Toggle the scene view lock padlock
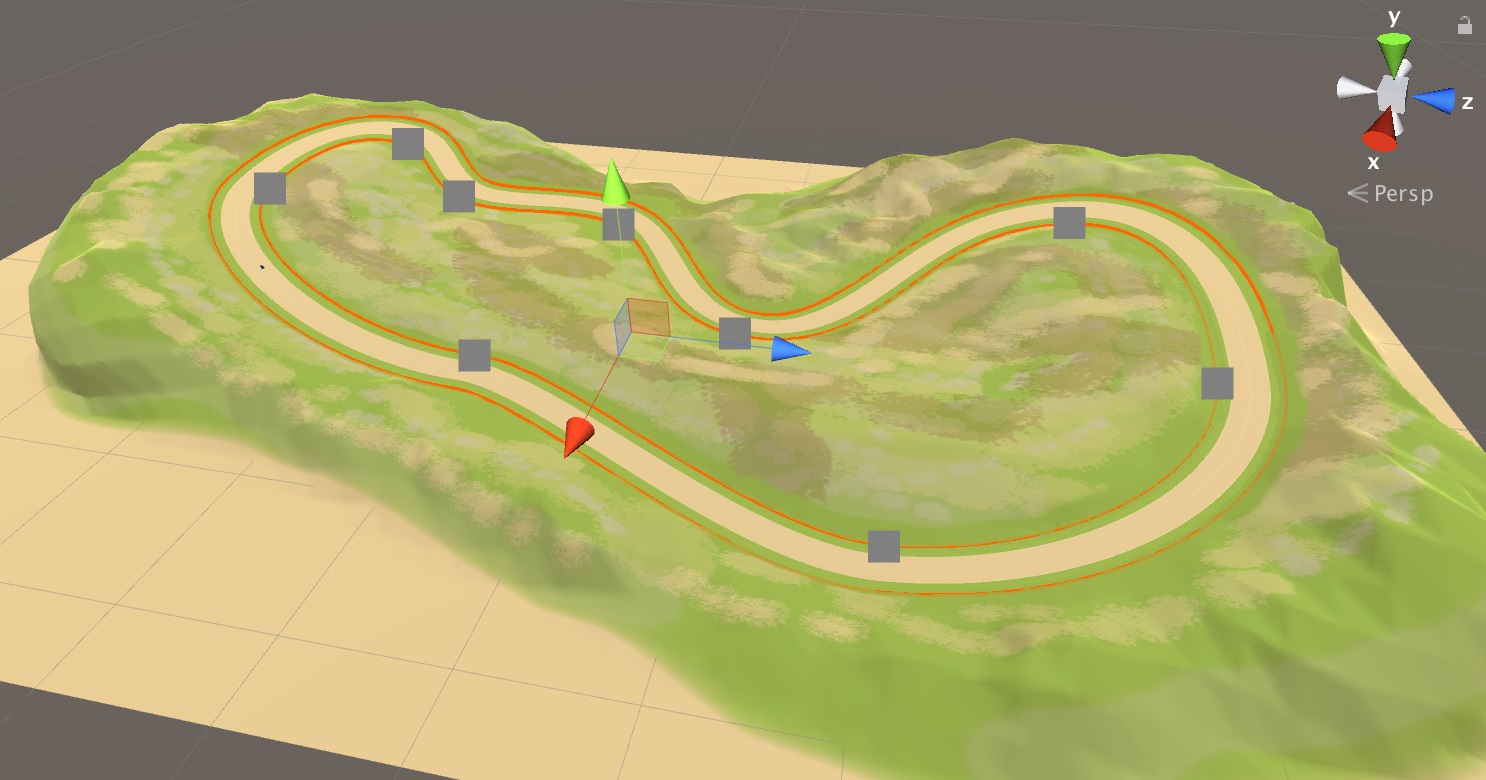1486x780 pixels. tap(1464, 26)
